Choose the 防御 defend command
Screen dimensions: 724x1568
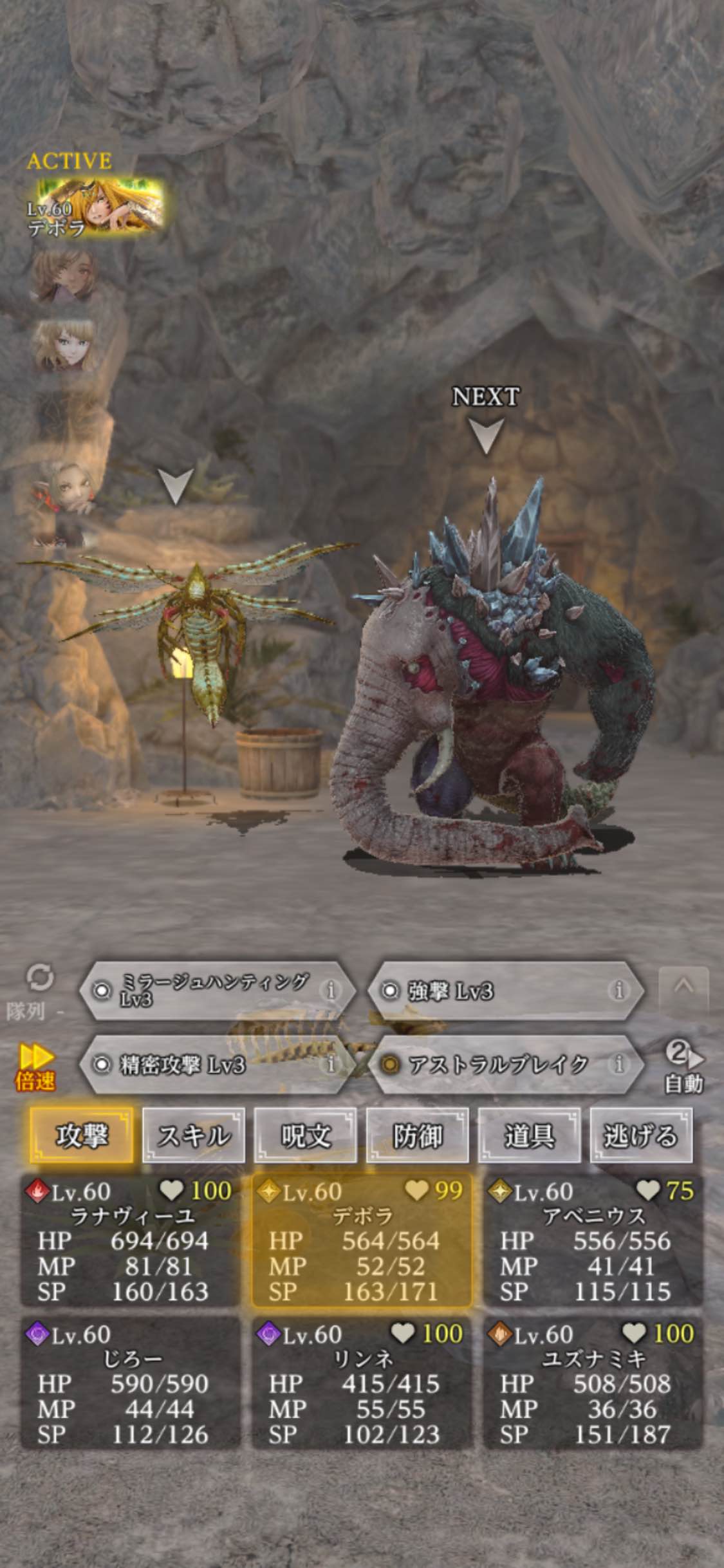pos(417,1135)
